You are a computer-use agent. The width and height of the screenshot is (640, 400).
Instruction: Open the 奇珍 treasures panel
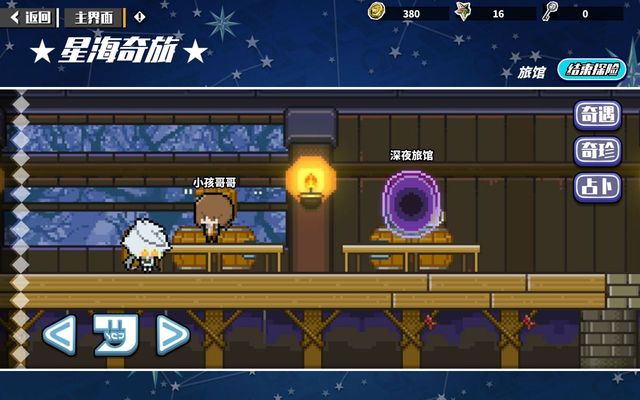coord(595,151)
